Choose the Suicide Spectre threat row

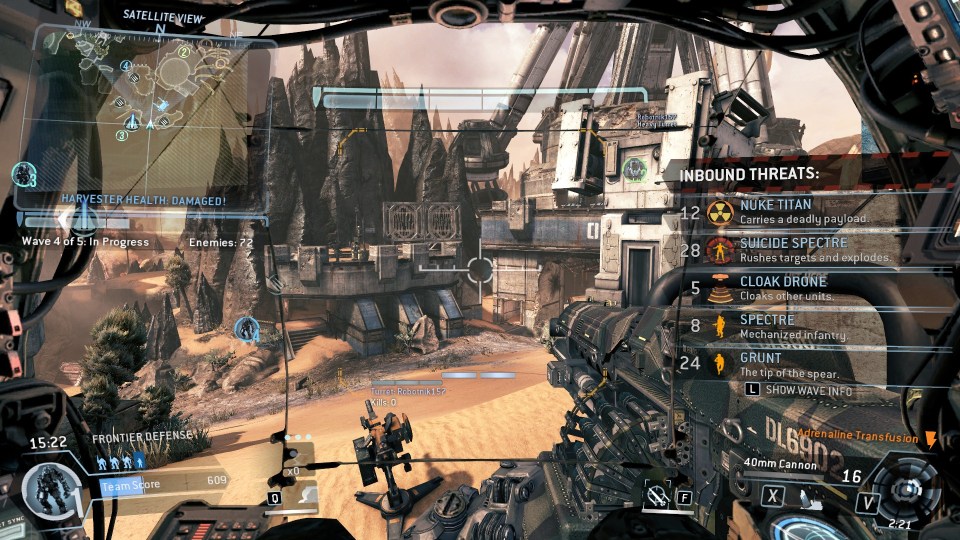click(790, 249)
